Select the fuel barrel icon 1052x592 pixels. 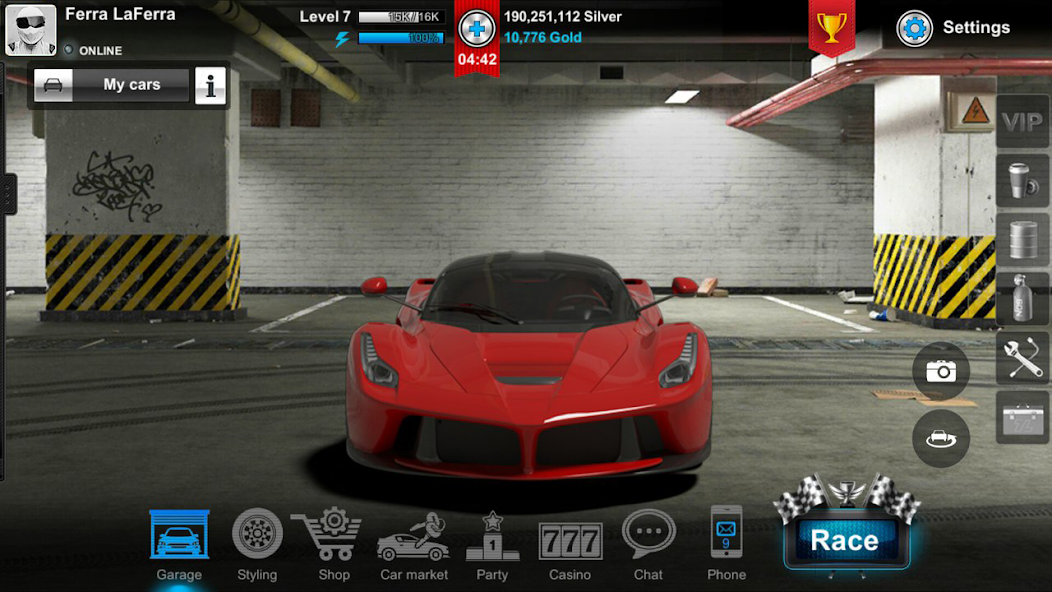point(1022,240)
